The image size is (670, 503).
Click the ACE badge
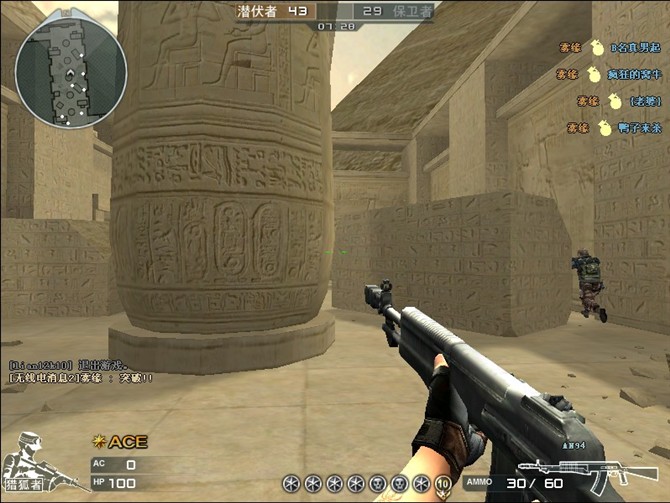(x=119, y=441)
